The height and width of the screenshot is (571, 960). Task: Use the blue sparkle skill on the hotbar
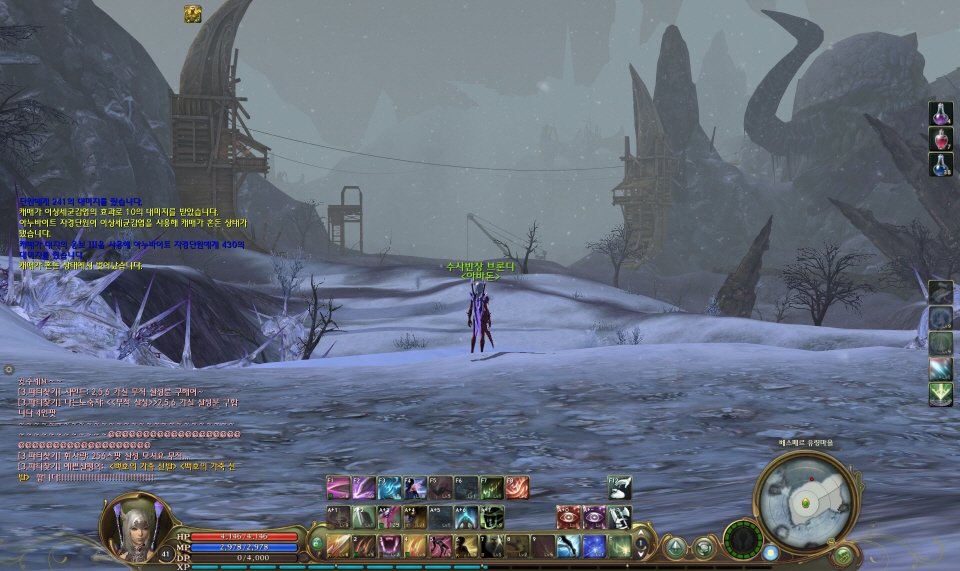coord(594,546)
